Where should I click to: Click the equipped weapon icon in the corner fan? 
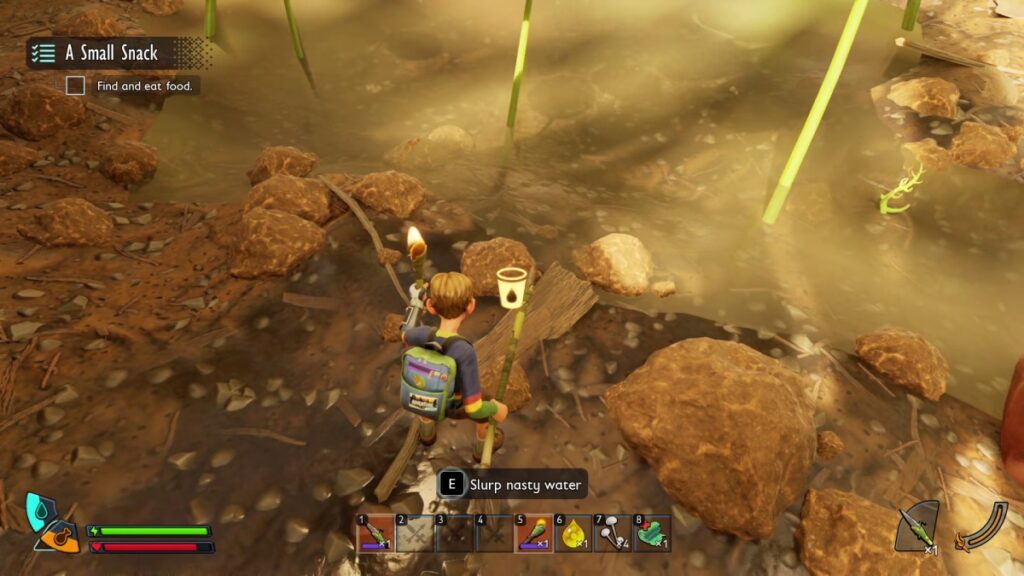pyautogui.click(x=916, y=527)
